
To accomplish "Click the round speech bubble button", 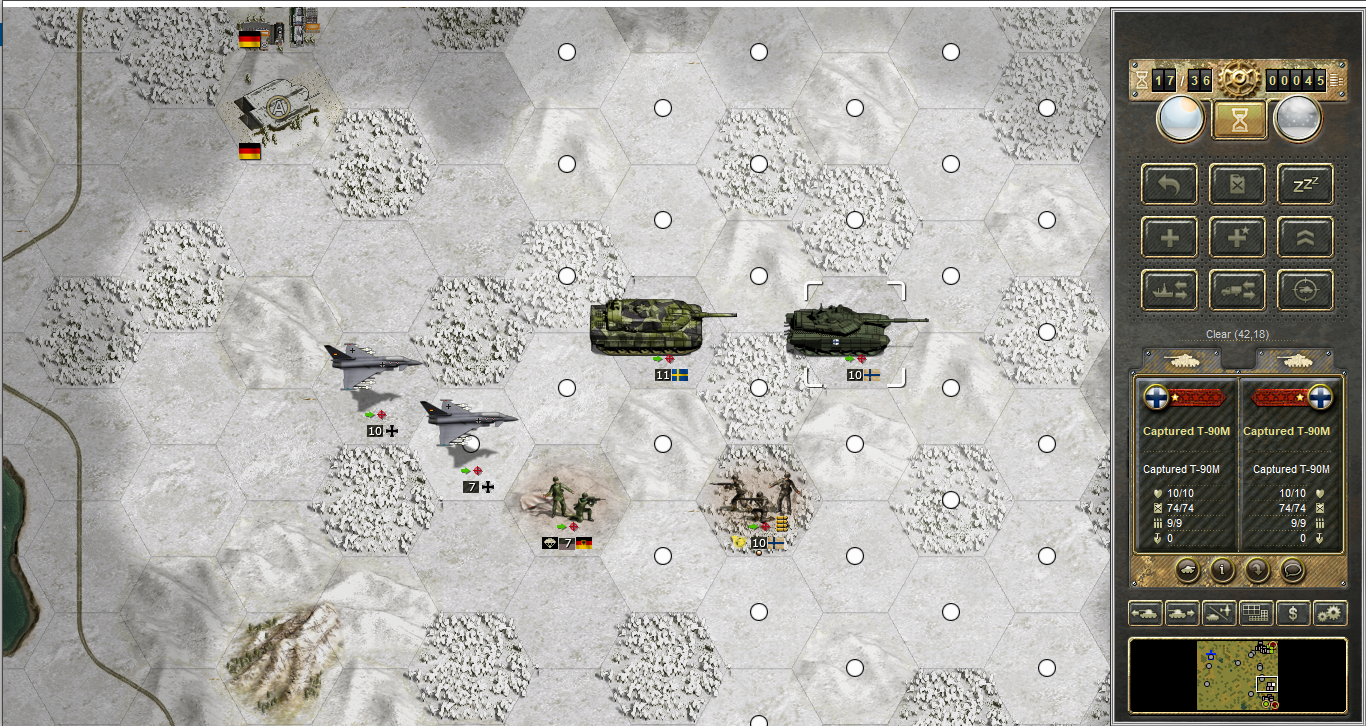I will tap(1293, 570).
